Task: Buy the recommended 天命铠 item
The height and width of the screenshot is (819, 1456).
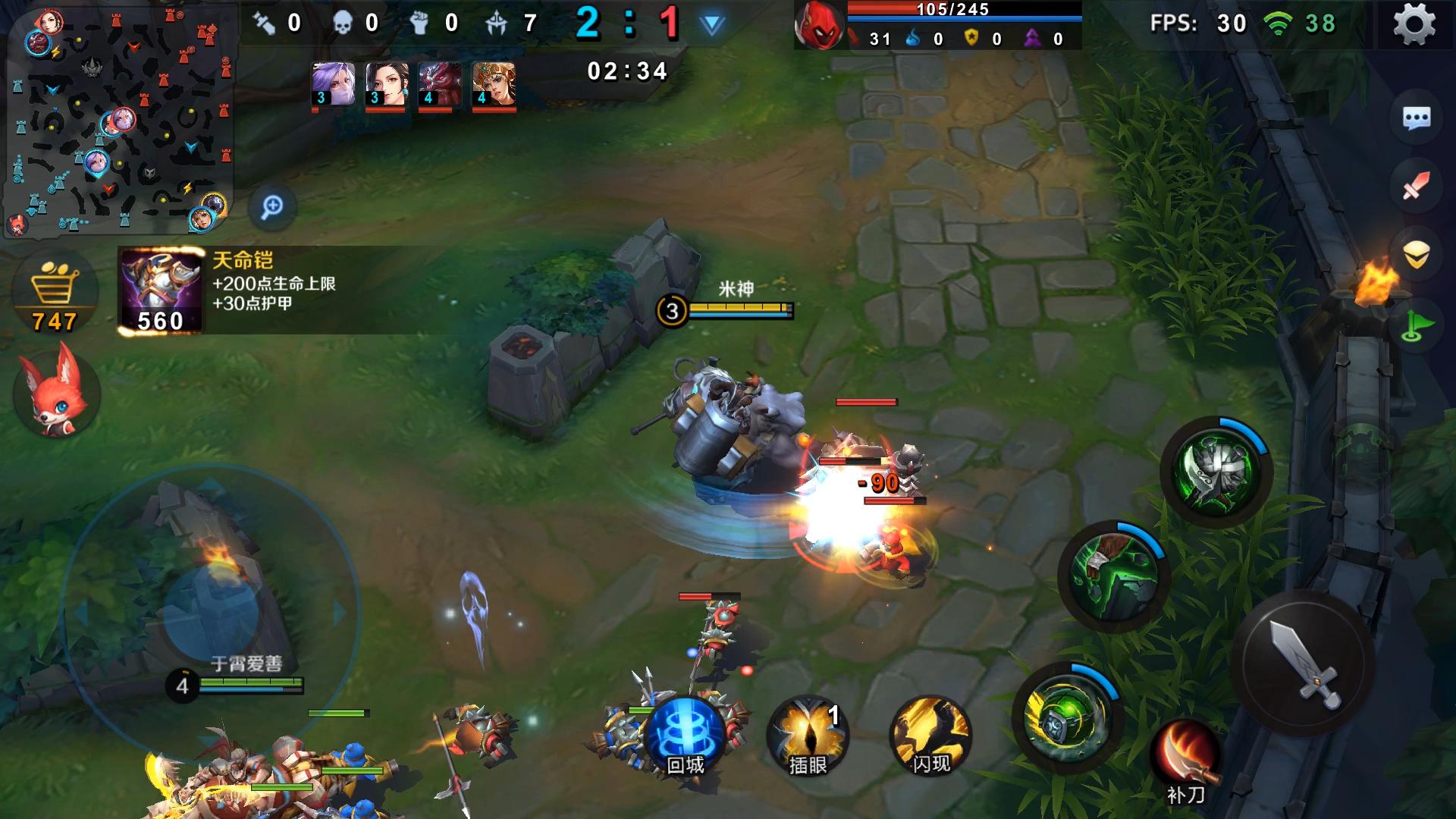Action: coord(161,290)
